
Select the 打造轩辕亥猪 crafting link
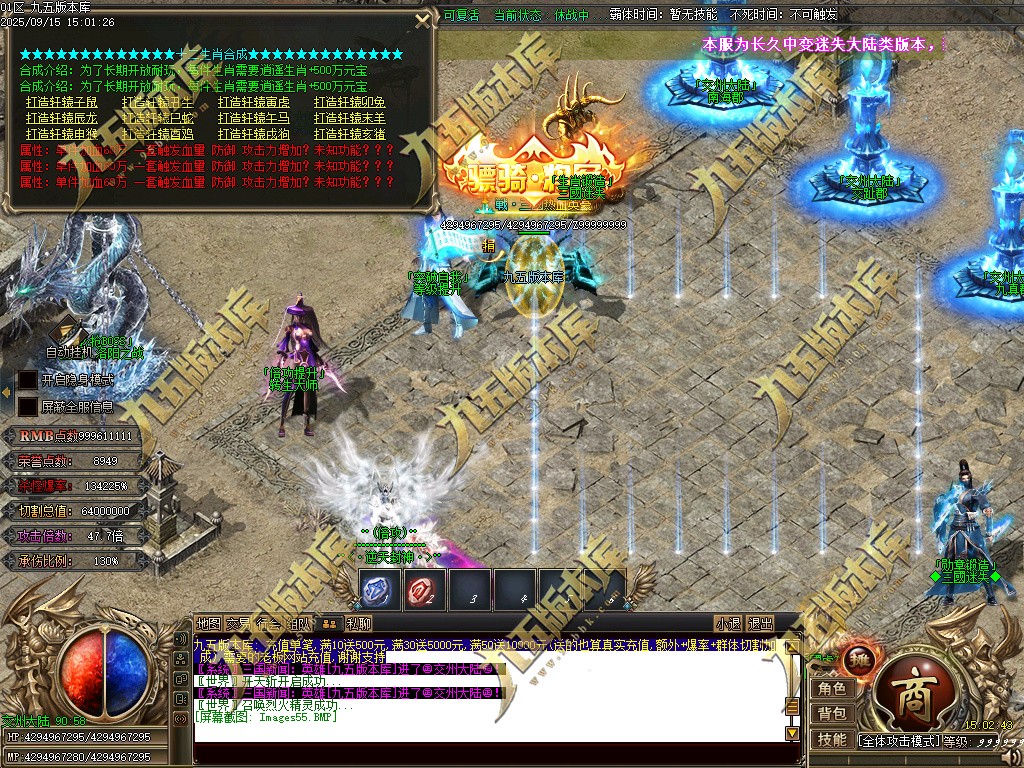tap(350, 134)
